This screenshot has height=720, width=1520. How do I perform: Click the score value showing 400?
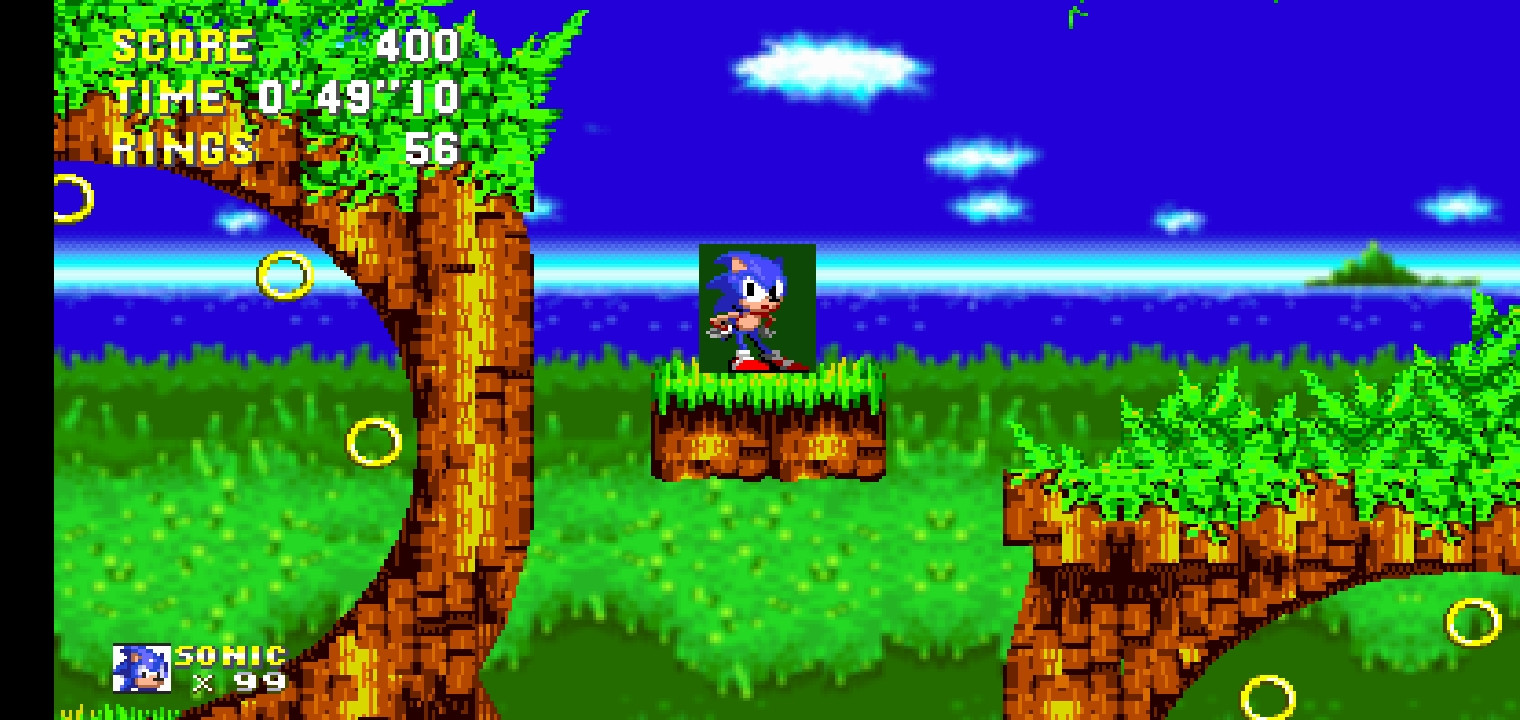pos(420,45)
